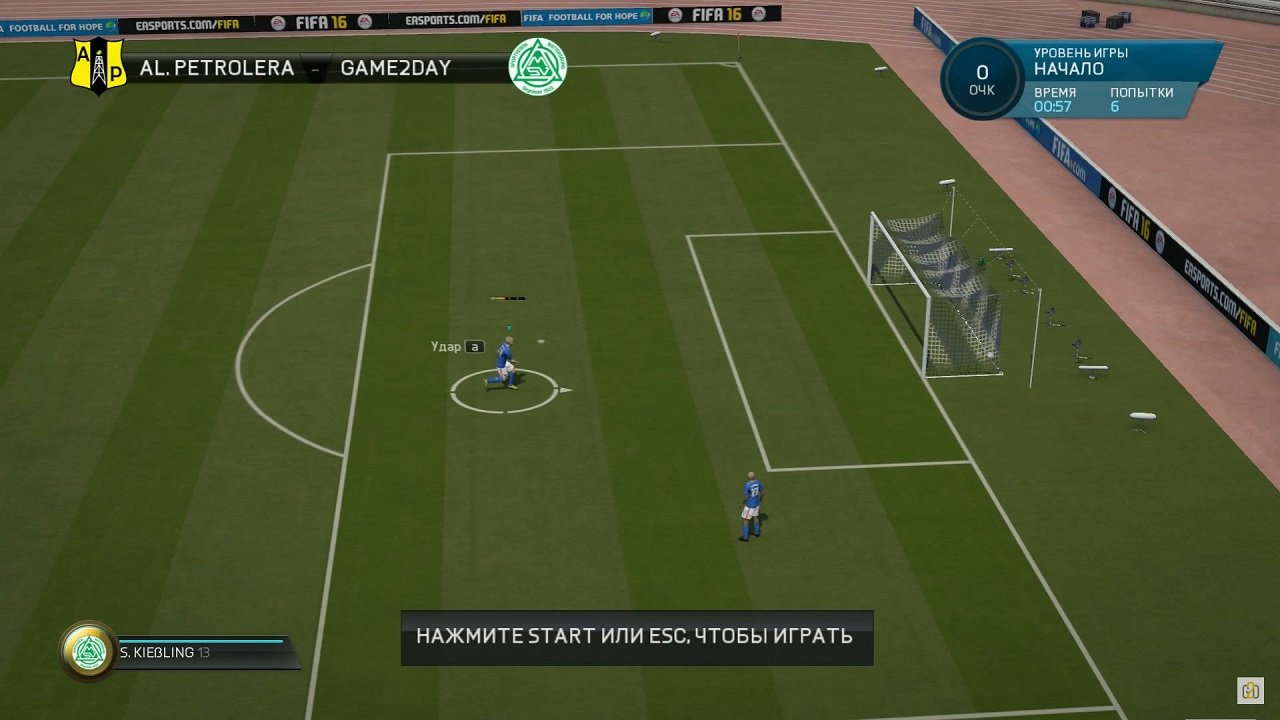Click the shot power gauge above the ball
The image size is (1280, 720).
(x=510, y=297)
